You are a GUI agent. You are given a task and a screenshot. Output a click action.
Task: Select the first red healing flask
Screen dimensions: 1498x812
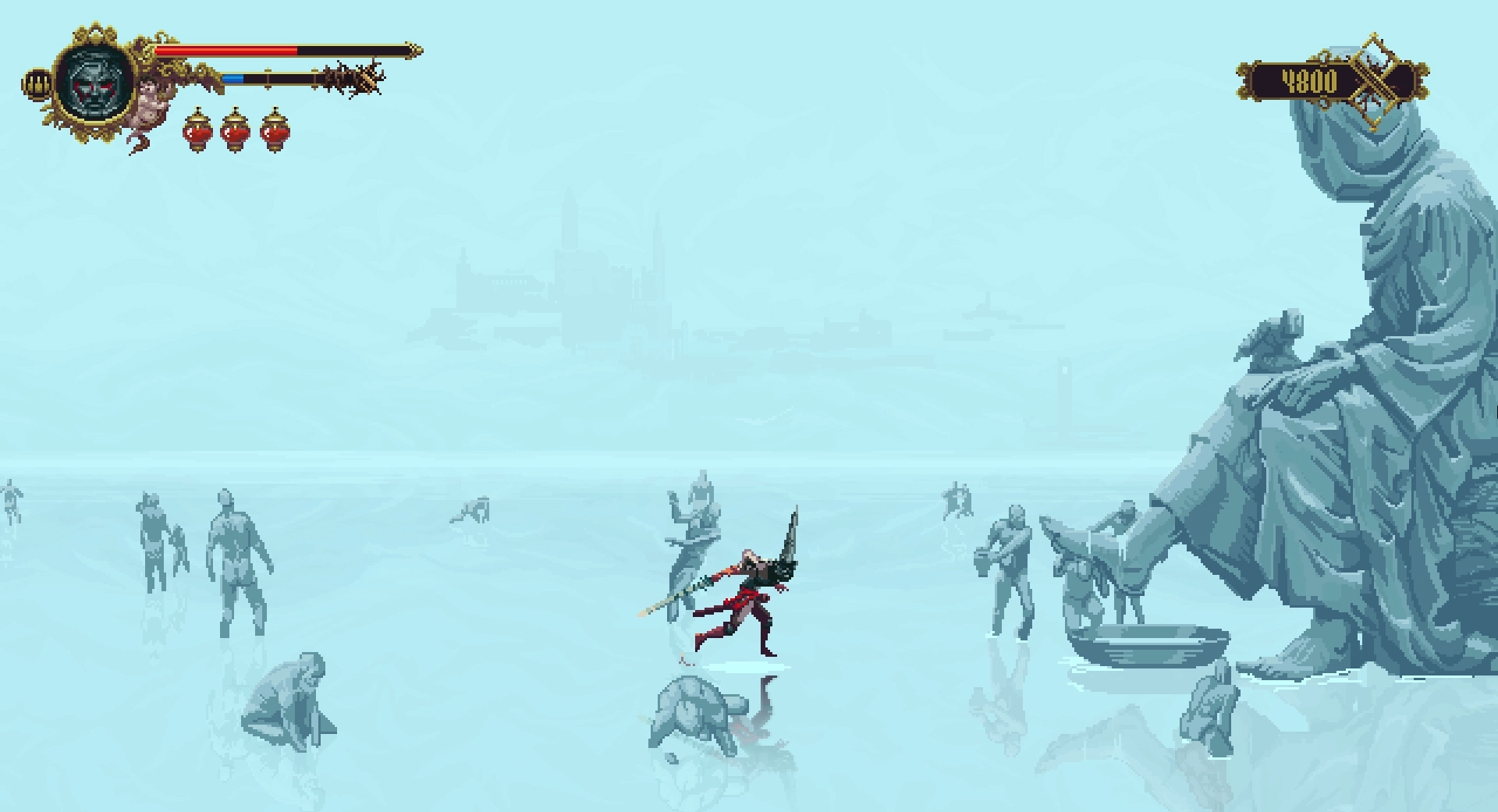tap(197, 134)
